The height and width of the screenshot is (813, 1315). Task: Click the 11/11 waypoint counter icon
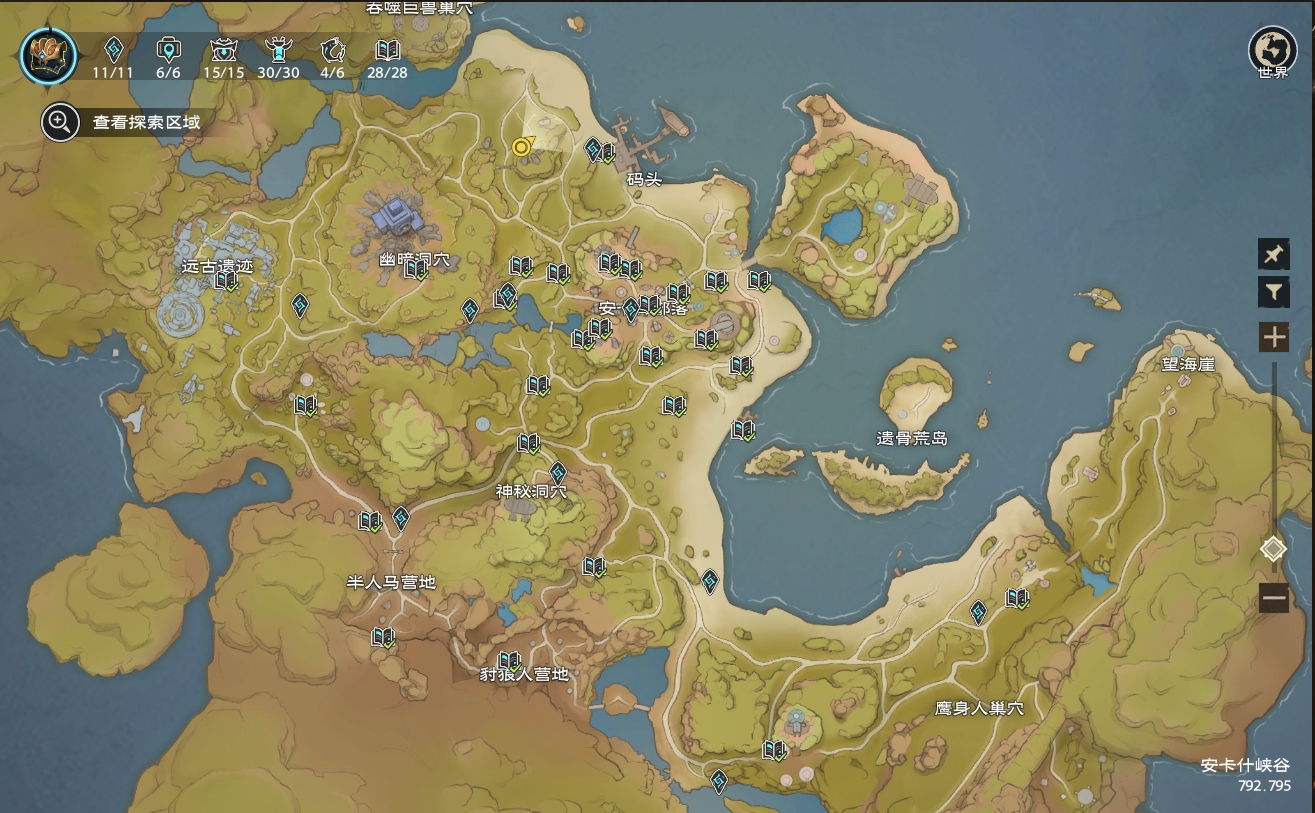coord(113,50)
